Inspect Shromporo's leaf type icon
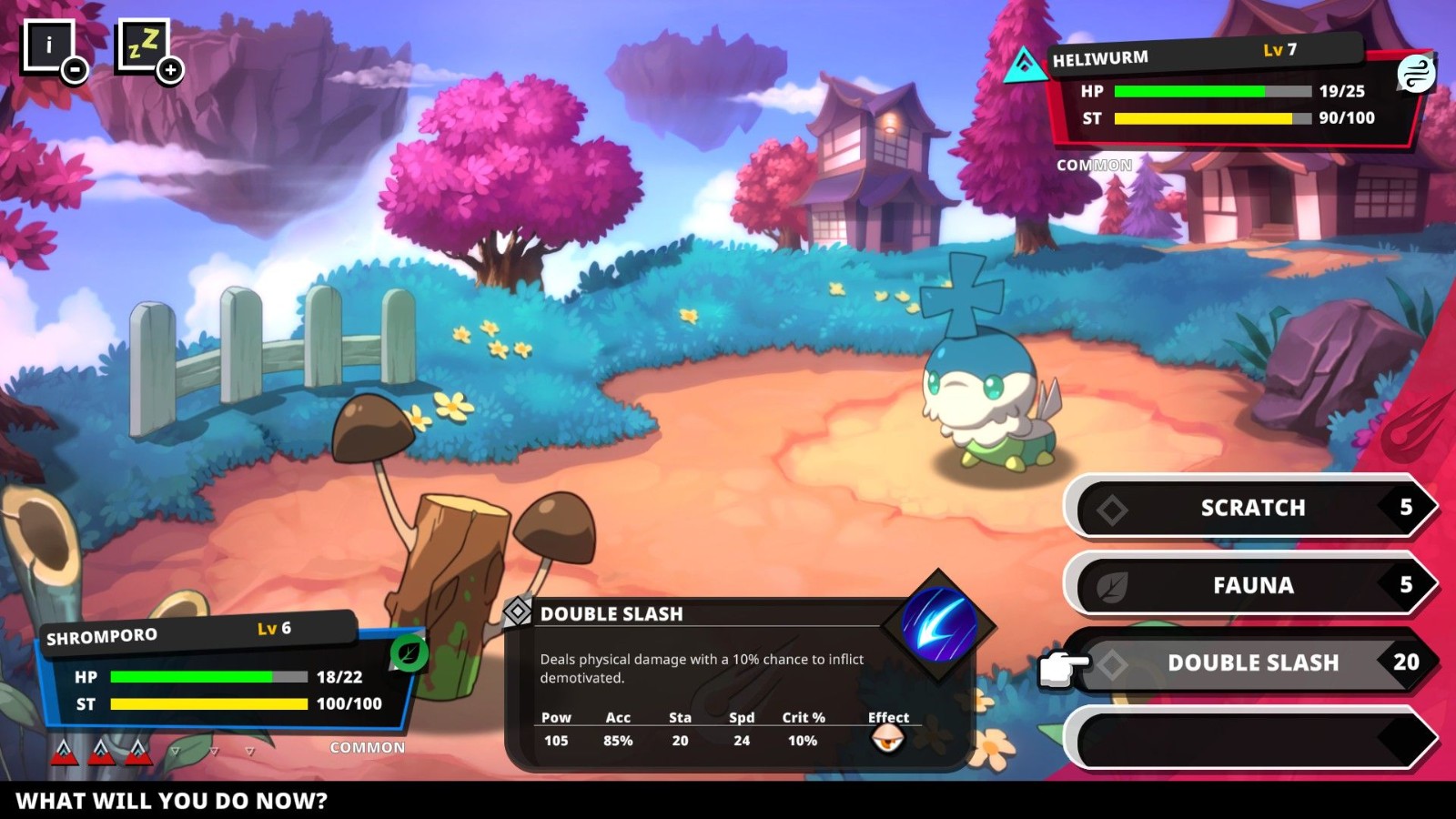The width and height of the screenshot is (1456, 819). [409, 652]
